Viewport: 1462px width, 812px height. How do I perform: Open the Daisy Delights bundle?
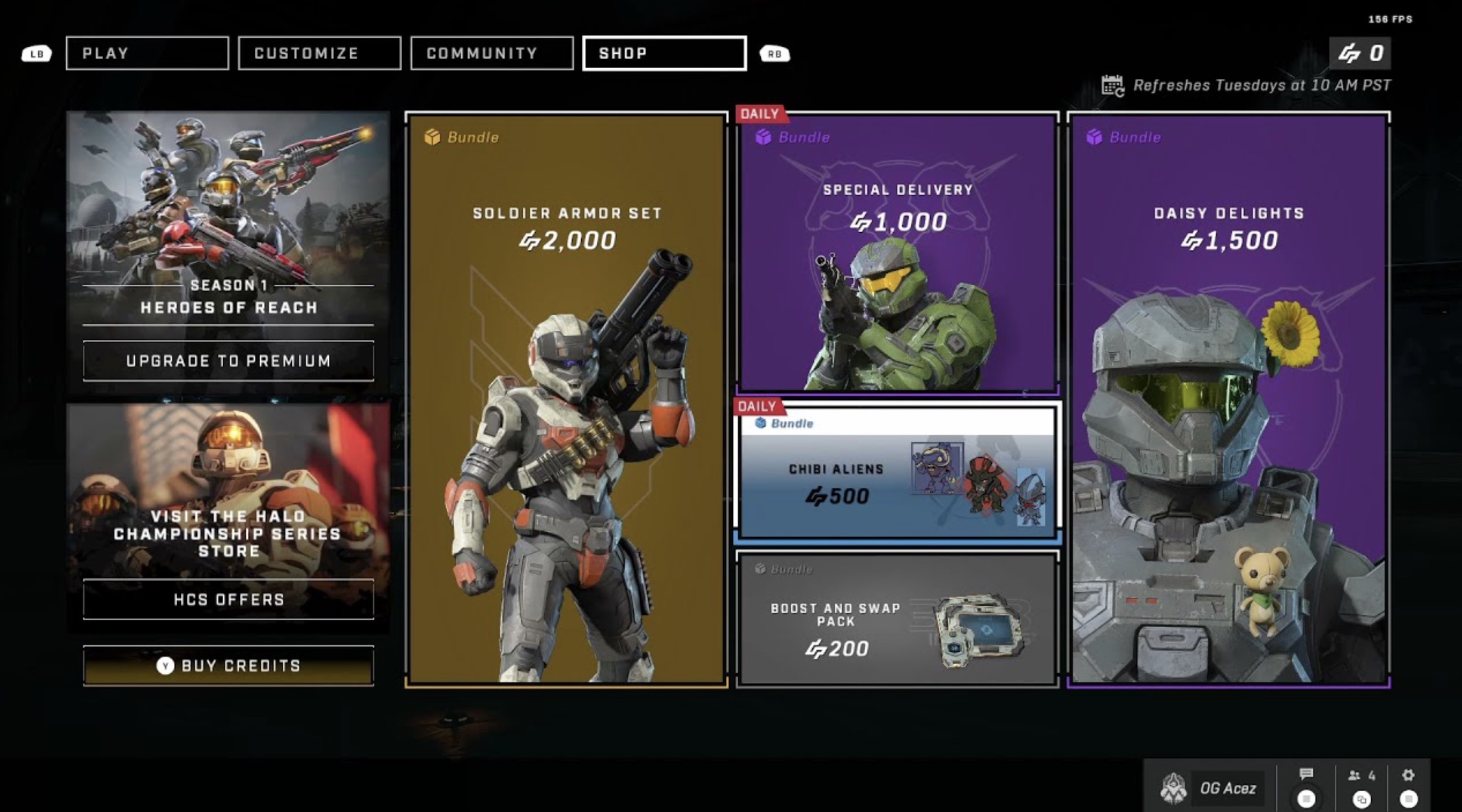[x=1228, y=399]
